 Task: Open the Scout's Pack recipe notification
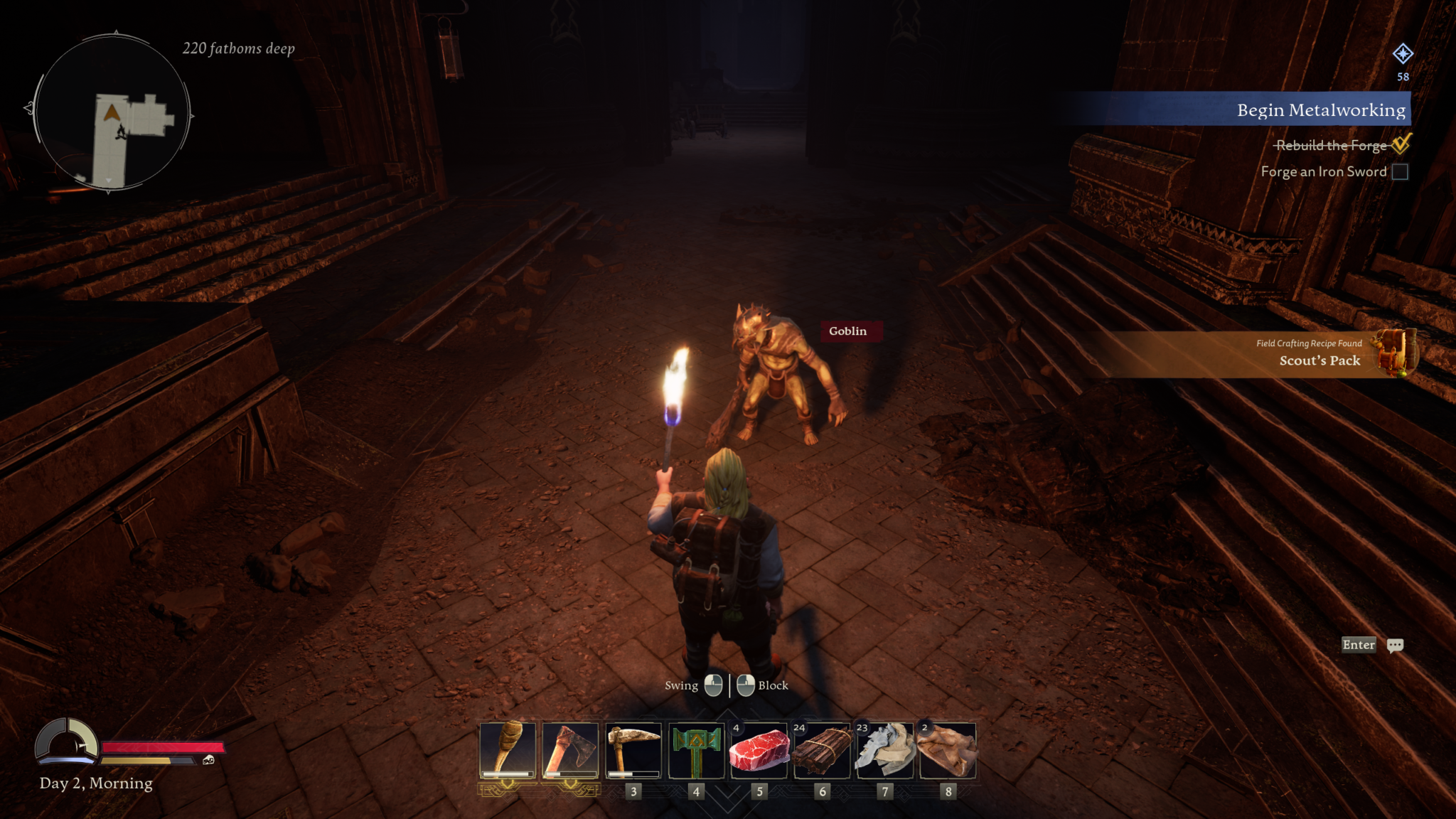(1319, 353)
